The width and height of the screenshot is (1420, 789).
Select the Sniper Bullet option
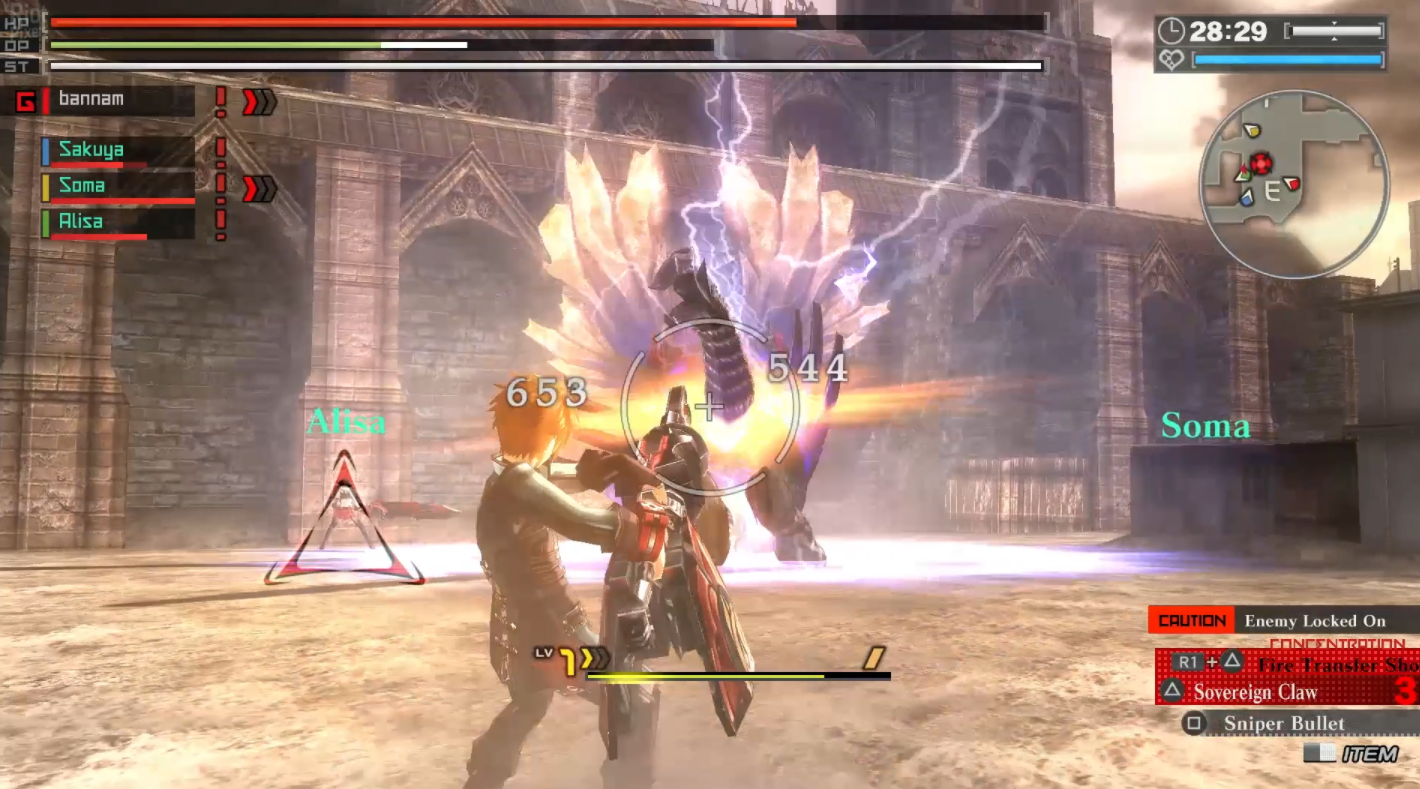pyautogui.click(x=1283, y=723)
